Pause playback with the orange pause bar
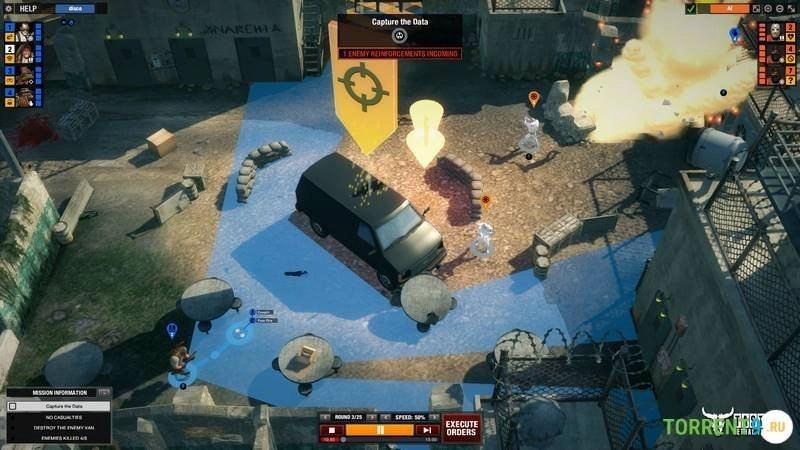The width and height of the screenshot is (800, 450). tap(379, 431)
